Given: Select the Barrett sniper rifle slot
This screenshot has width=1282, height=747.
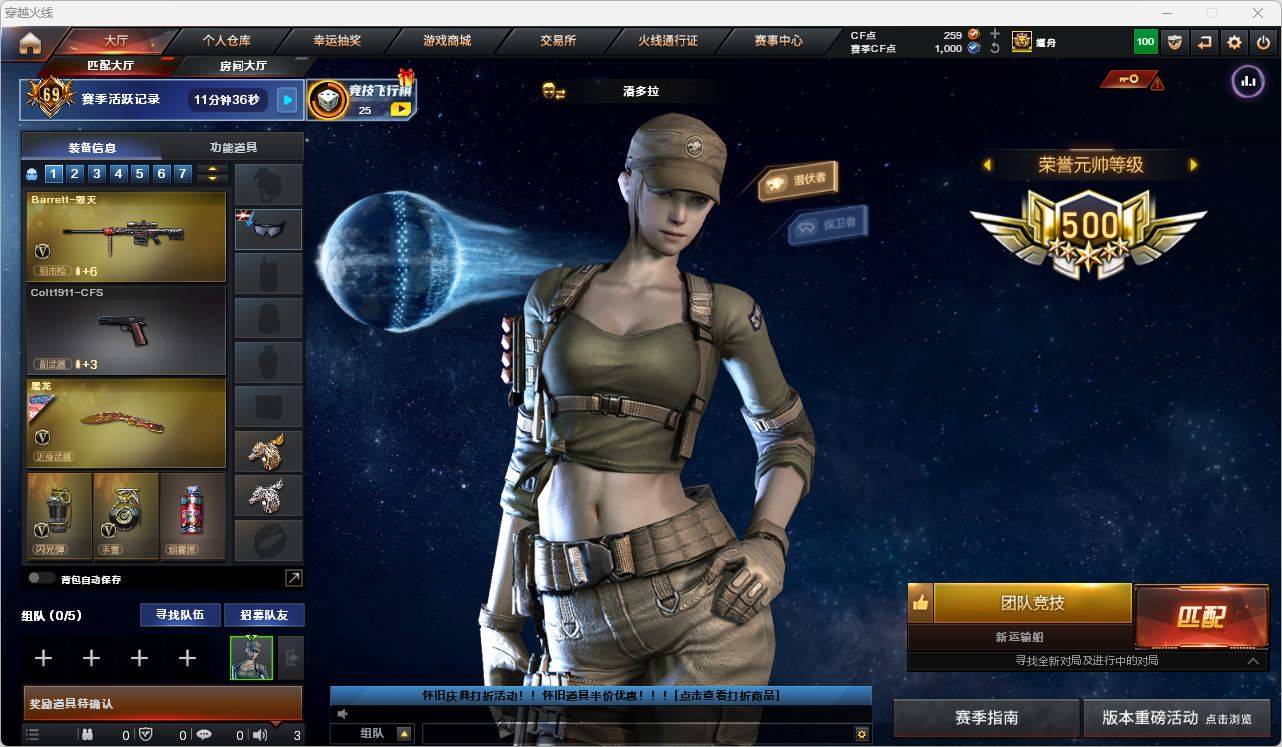Looking at the screenshot, I should click(126, 236).
